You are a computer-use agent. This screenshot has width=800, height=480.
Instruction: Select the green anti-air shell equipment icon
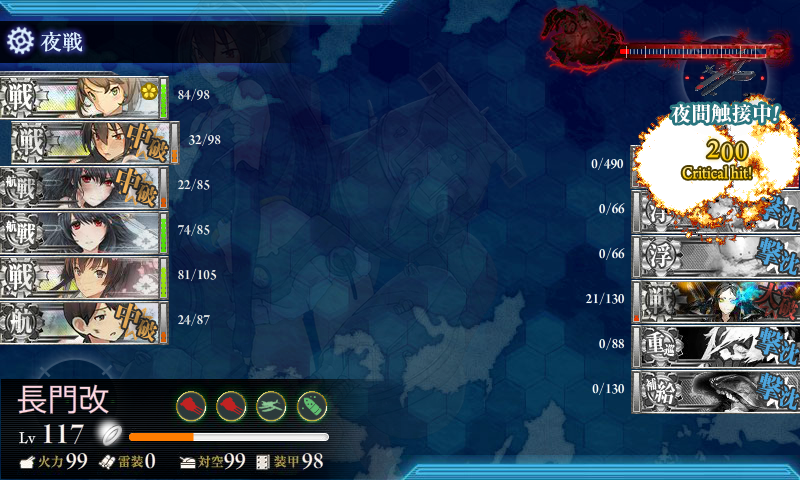point(312,404)
